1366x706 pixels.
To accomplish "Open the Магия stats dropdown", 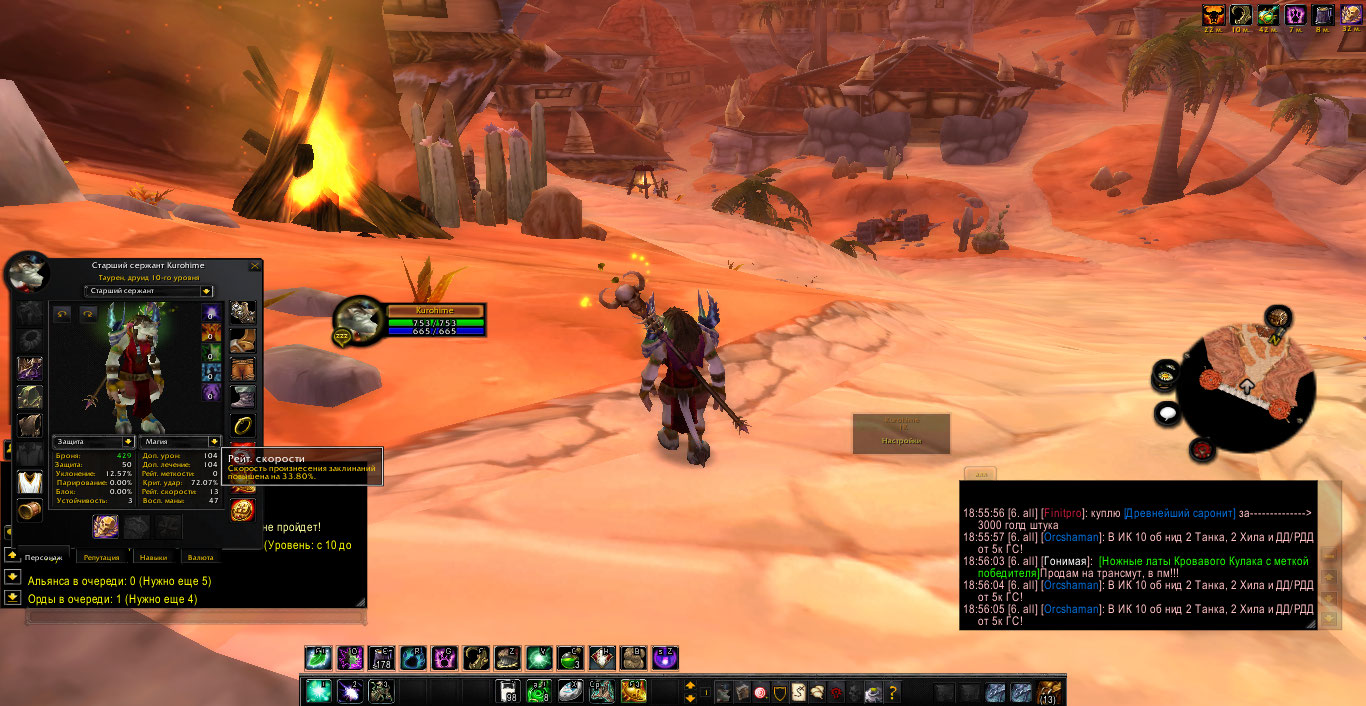I will (x=213, y=441).
